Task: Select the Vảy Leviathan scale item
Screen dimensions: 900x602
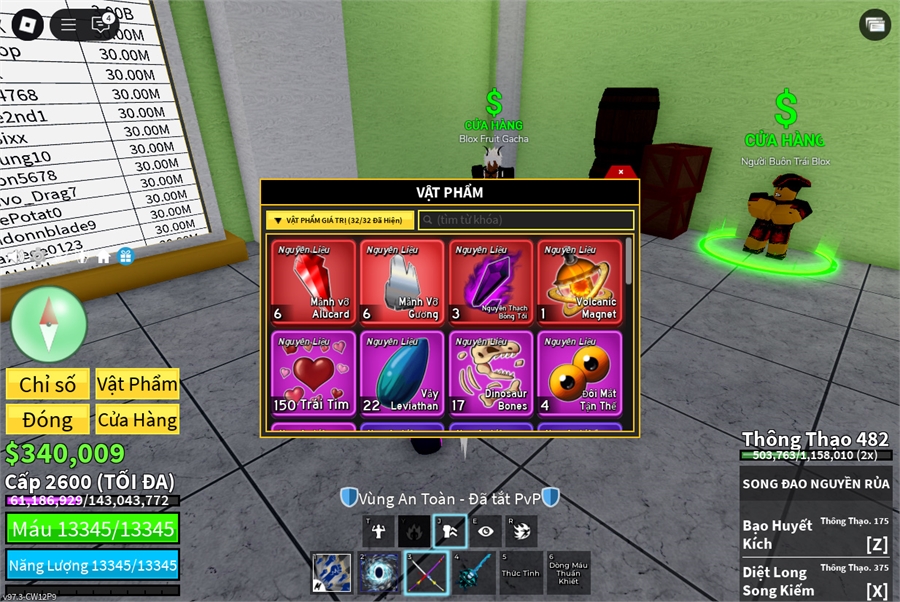Action: click(x=402, y=373)
